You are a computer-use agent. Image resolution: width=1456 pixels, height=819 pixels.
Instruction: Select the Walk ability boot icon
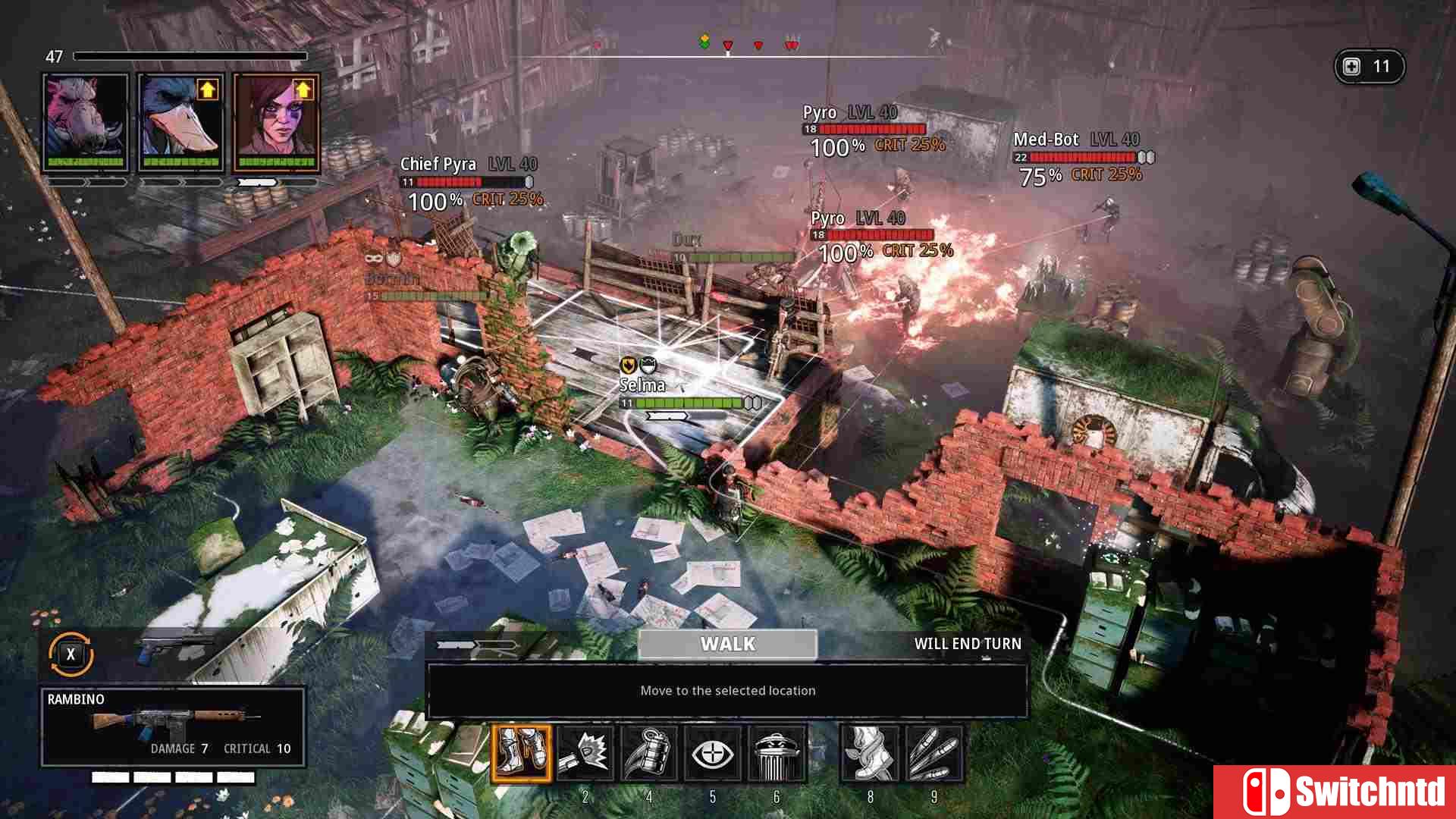[x=523, y=753]
